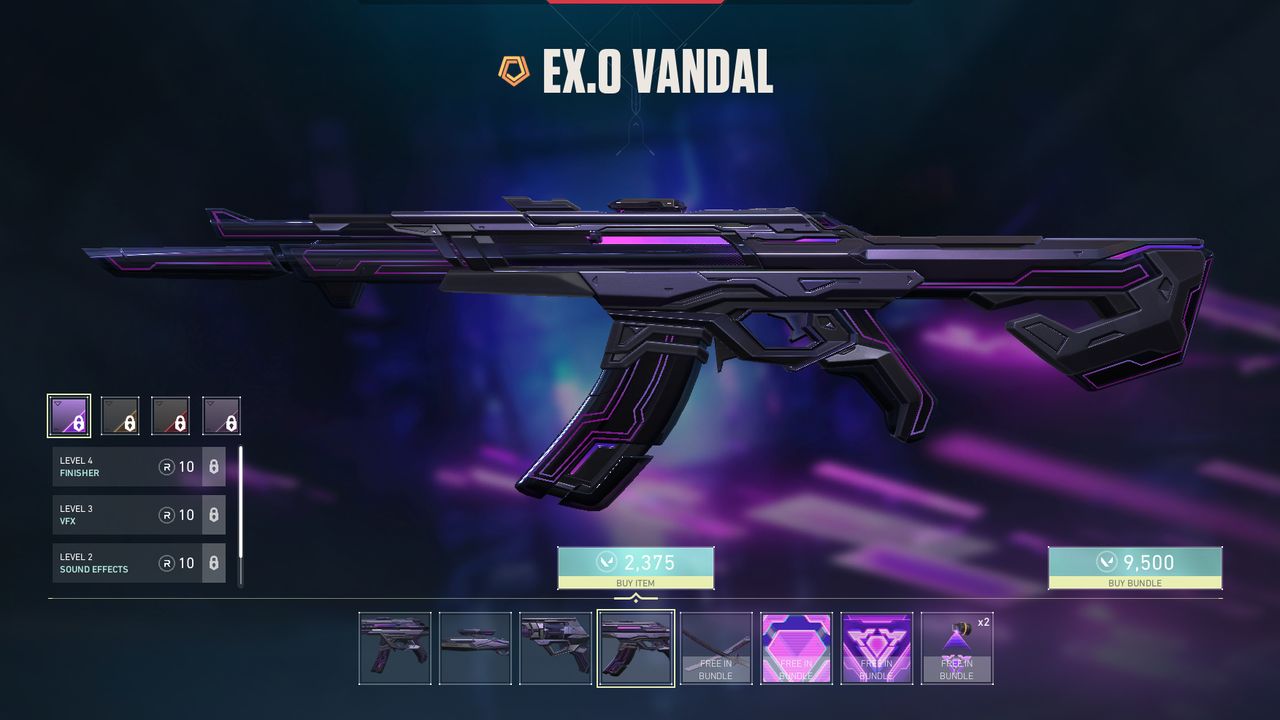Viewport: 1280px width, 720px height.
Task: Select the red color variant of the skin
Action: (x=171, y=413)
